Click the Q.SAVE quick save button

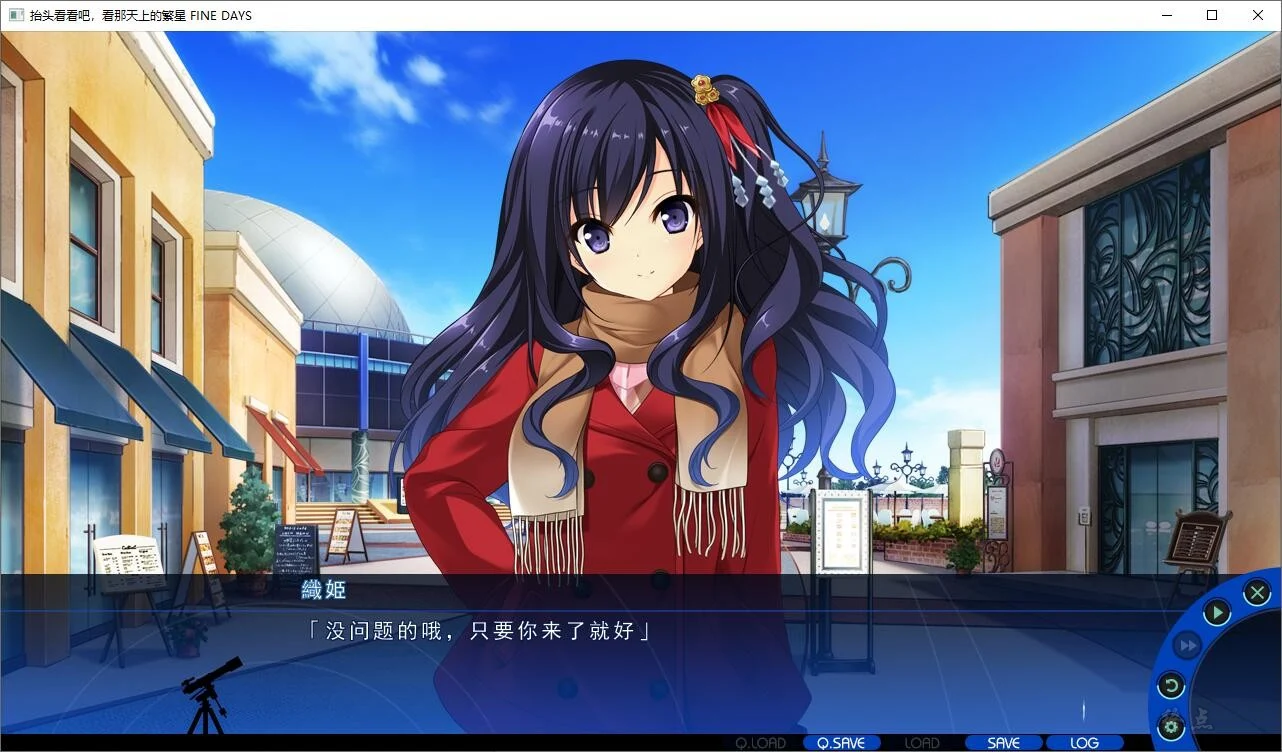coord(841,743)
